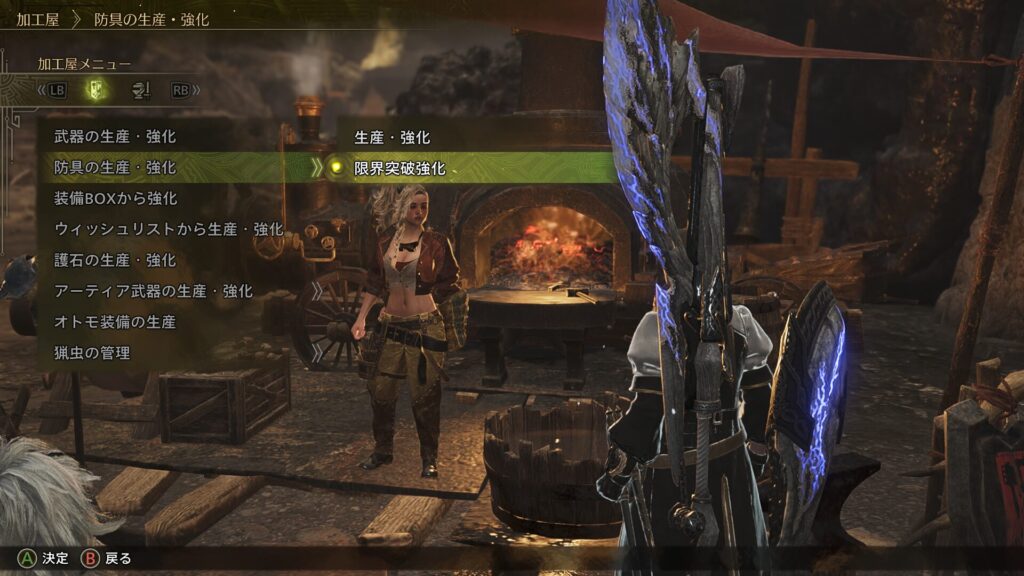Choose 防具の生産・強化 in the smithy menu
The image size is (1024, 576).
coord(115,167)
